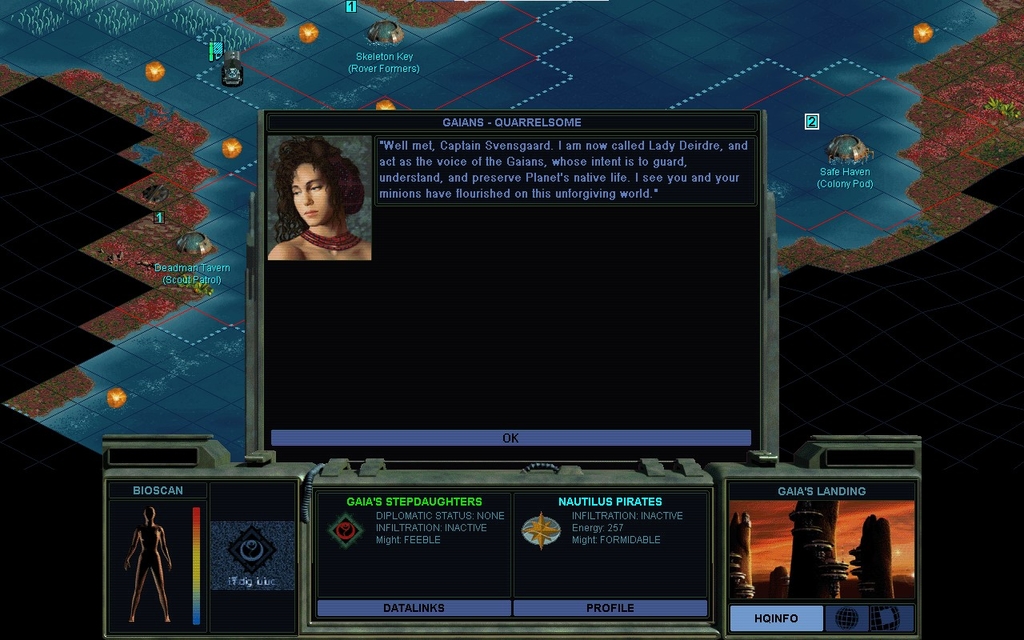Open the flat world map icon
Screen dimensions: 1024x640
(883, 618)
